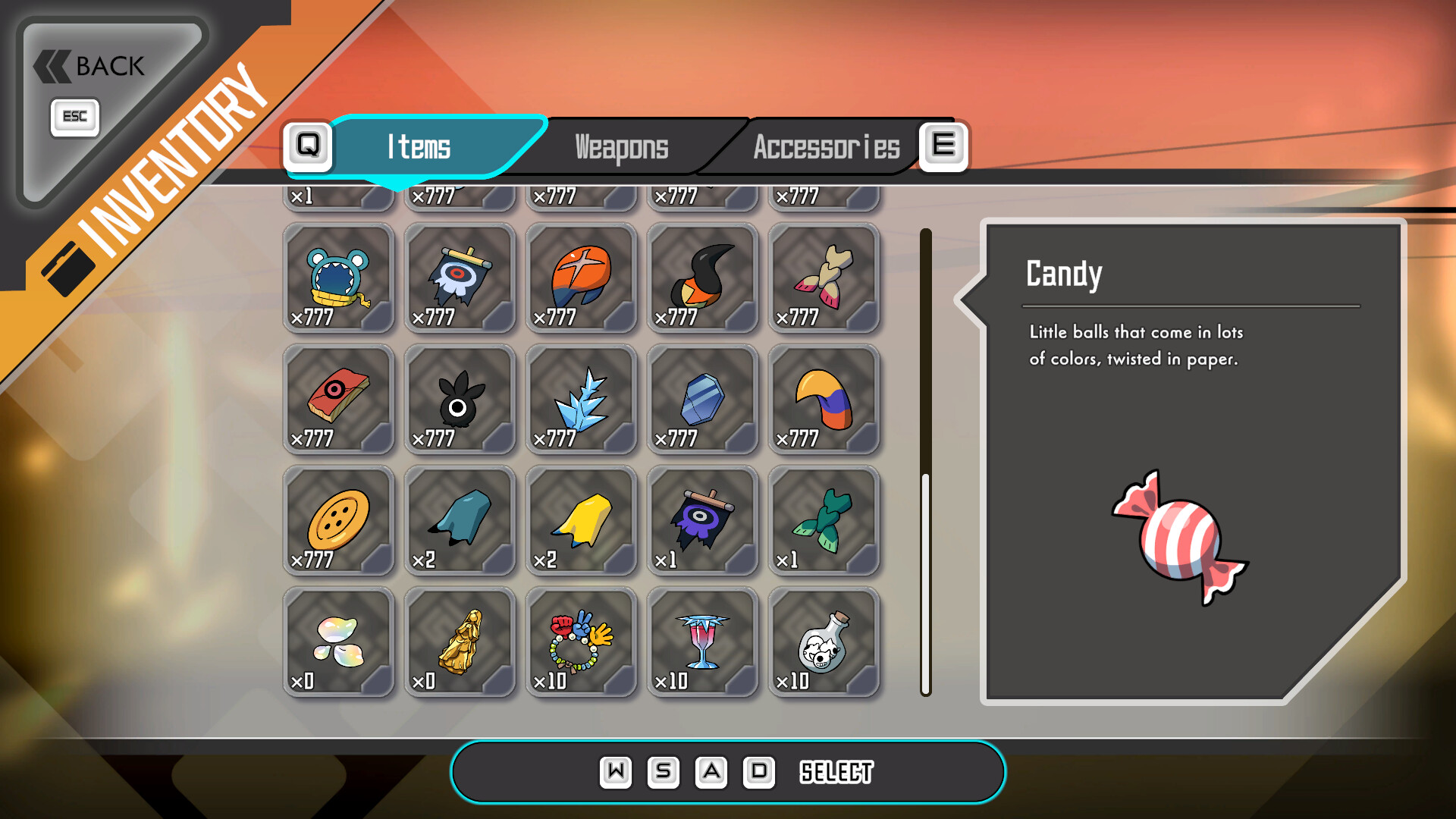Pick the blue gemstone item
The width and height of the screenshot is (1456, 819).
(702, 400)
